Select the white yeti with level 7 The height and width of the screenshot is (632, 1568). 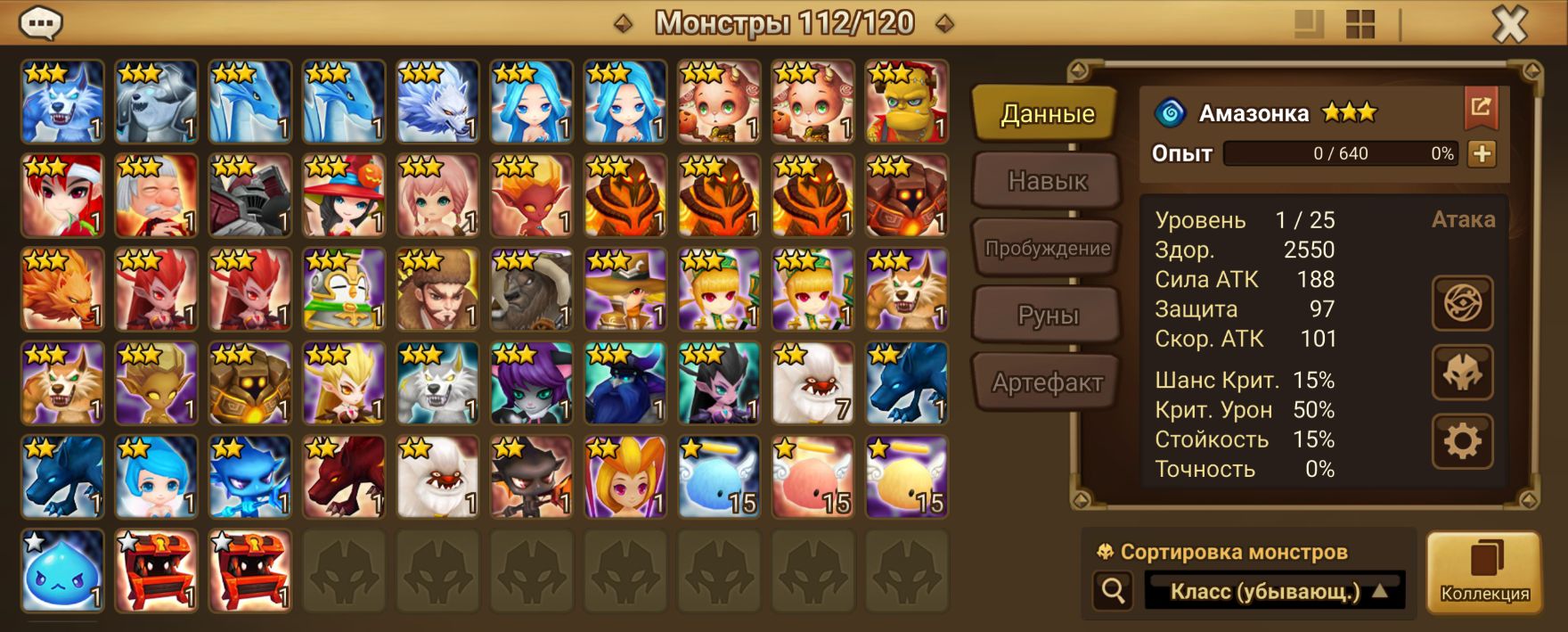813,383
